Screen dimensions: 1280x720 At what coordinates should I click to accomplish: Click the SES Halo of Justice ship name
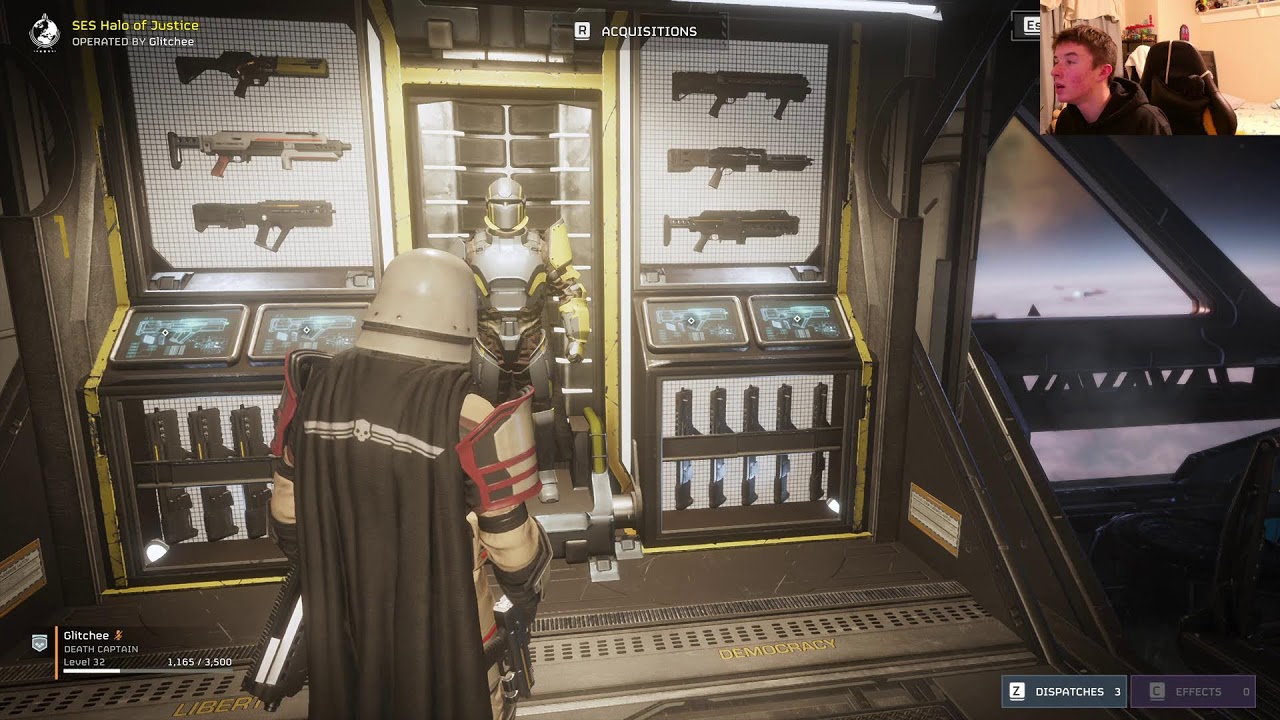coord(135,25)
